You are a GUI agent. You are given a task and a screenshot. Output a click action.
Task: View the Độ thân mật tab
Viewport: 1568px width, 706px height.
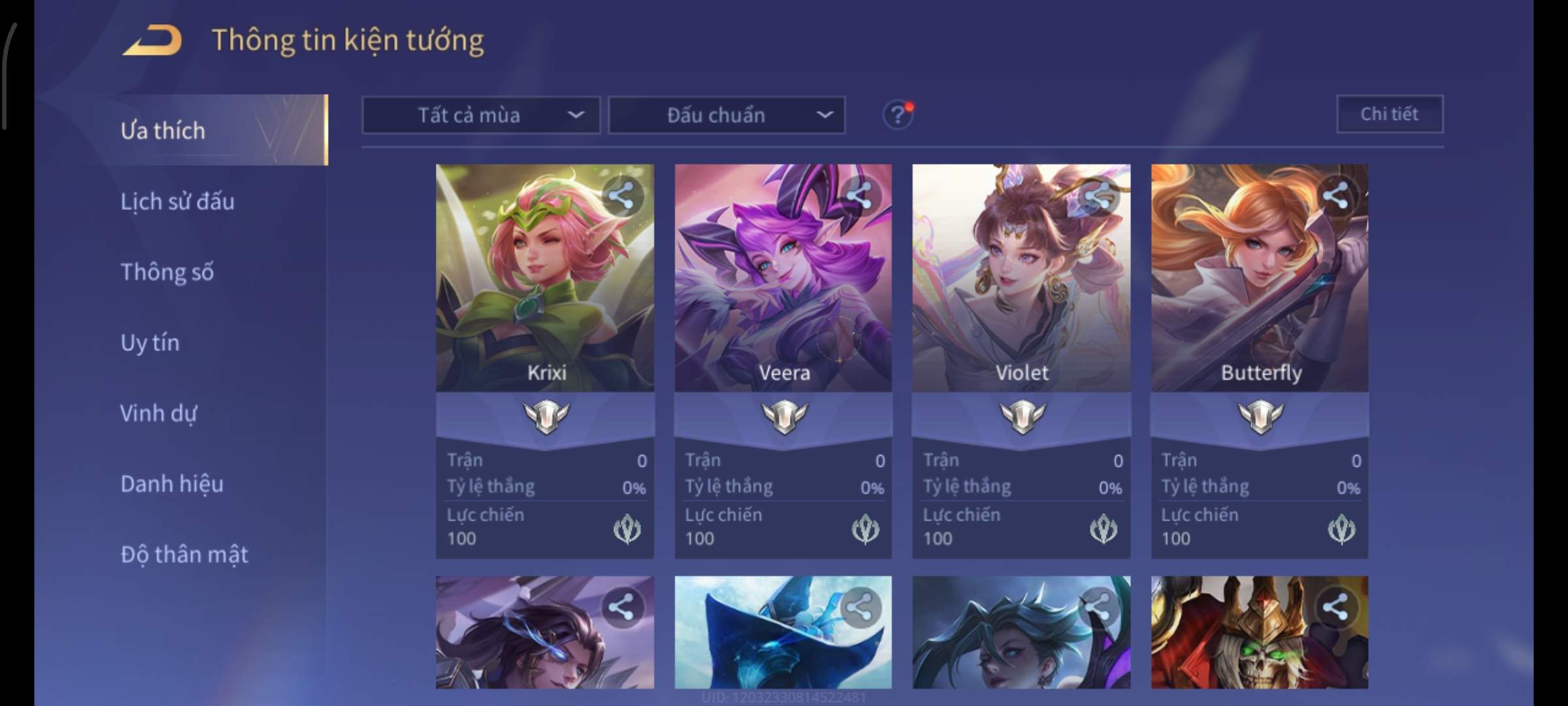point(184,554)
